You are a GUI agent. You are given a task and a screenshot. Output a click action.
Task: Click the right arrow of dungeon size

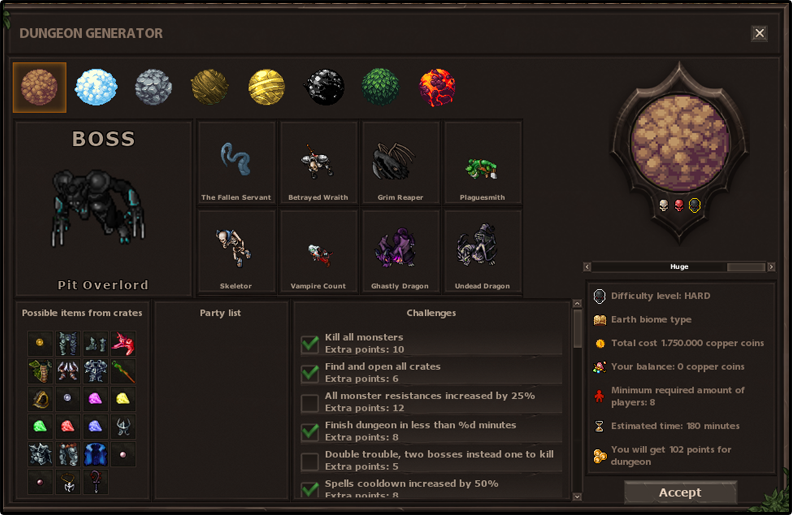[x=771, y=267]
